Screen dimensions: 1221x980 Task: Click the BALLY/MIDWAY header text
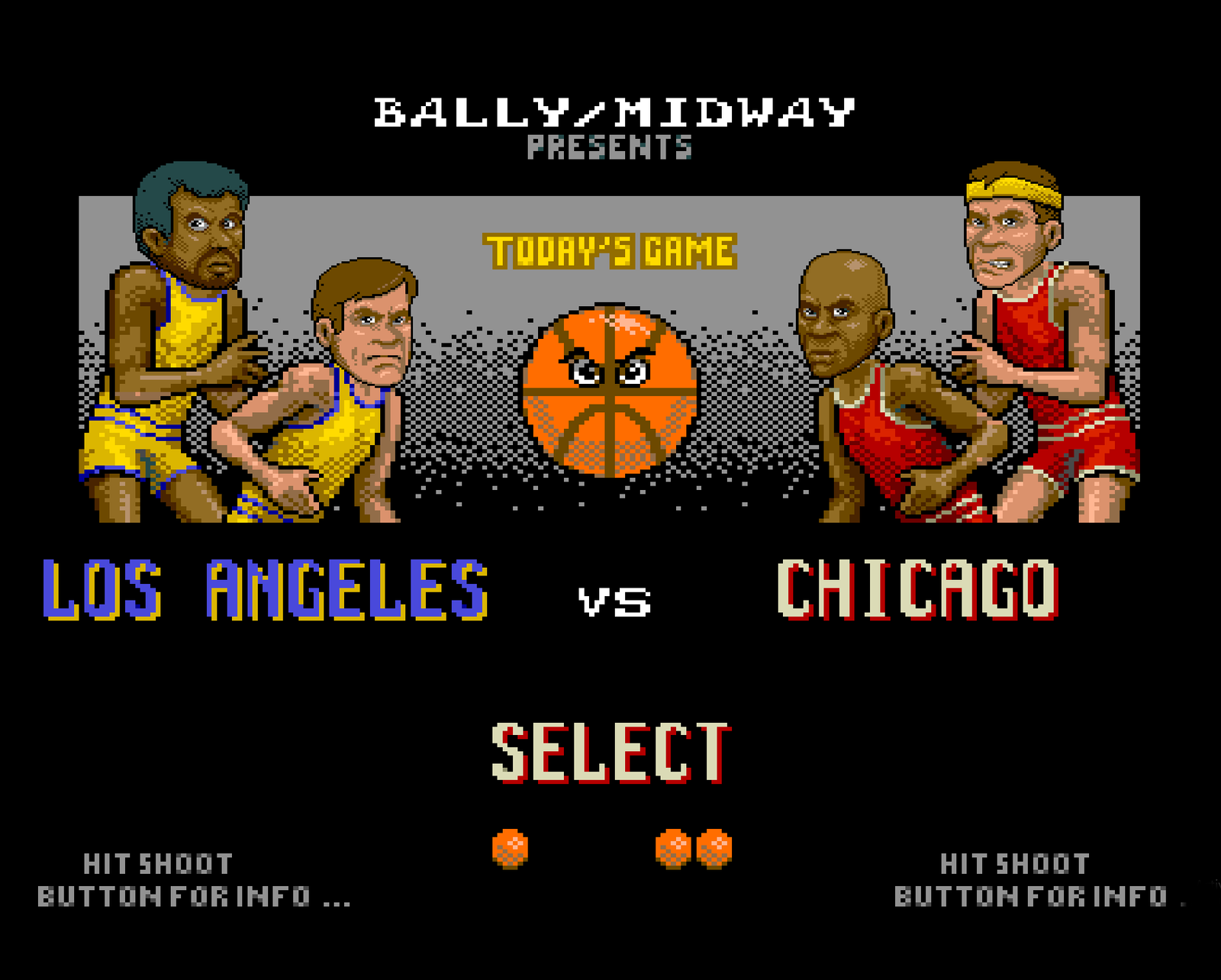[x=610, y=111]
